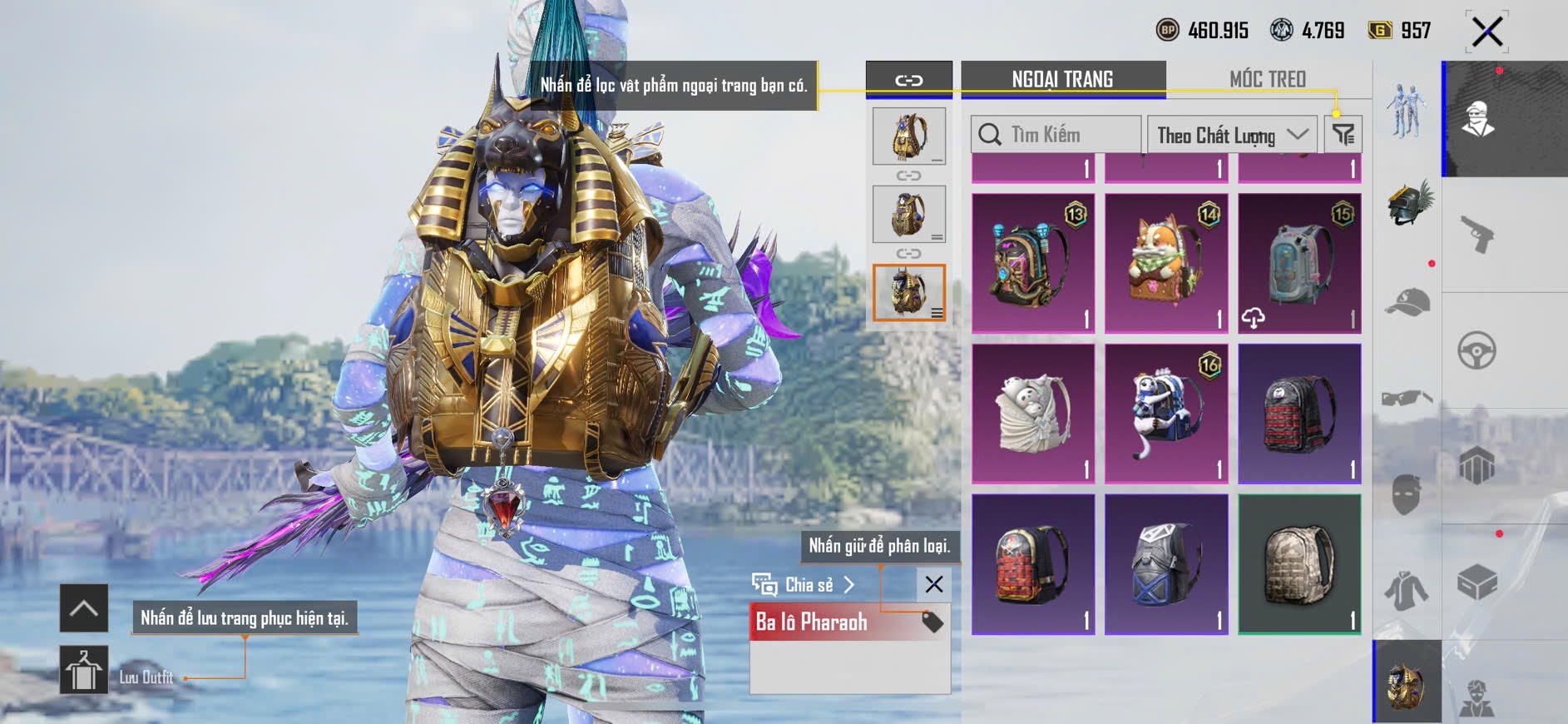Image resolution: width=1568 pixels, height=724 pixels.
Task: Select the orange-highlighted Pharaoh backpack tier slot
Action: click(x=908, y=292)
